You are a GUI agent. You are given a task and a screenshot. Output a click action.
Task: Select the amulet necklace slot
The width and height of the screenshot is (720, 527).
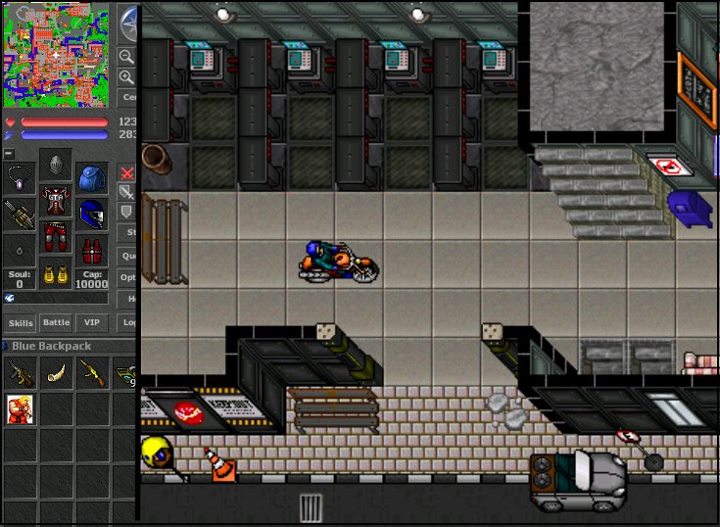pyautogui.click(x=20, y=180)
